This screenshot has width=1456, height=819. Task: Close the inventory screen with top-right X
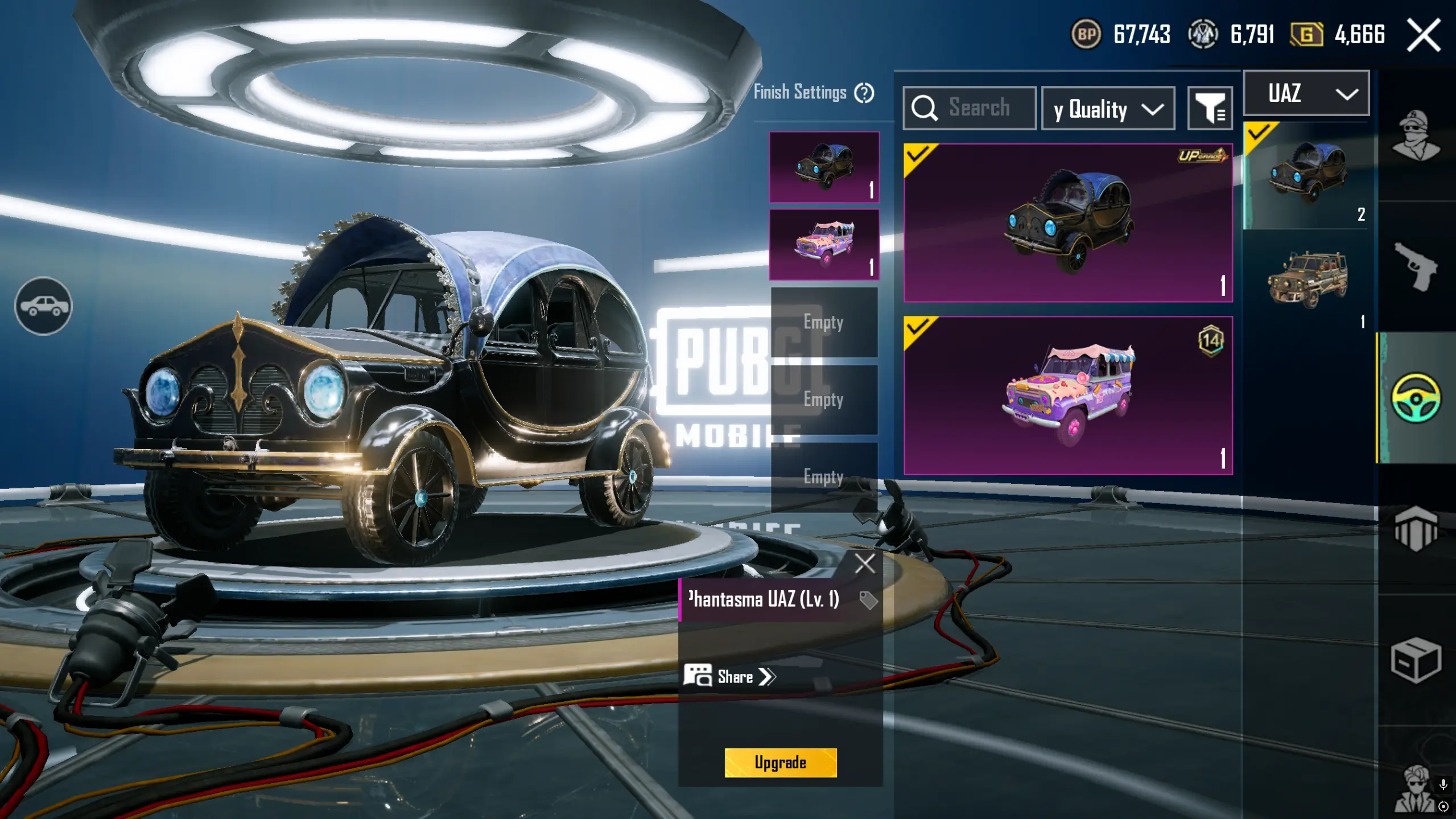tap(1424, 35)
